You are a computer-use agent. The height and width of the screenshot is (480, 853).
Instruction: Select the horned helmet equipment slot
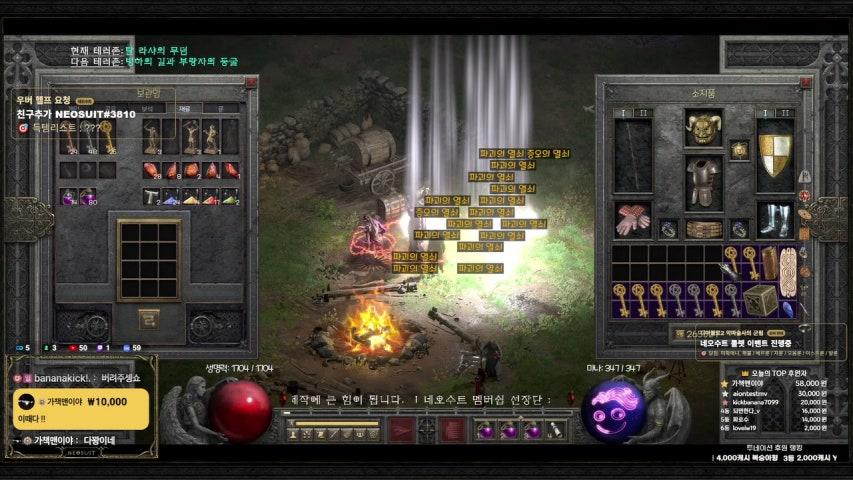704,127
